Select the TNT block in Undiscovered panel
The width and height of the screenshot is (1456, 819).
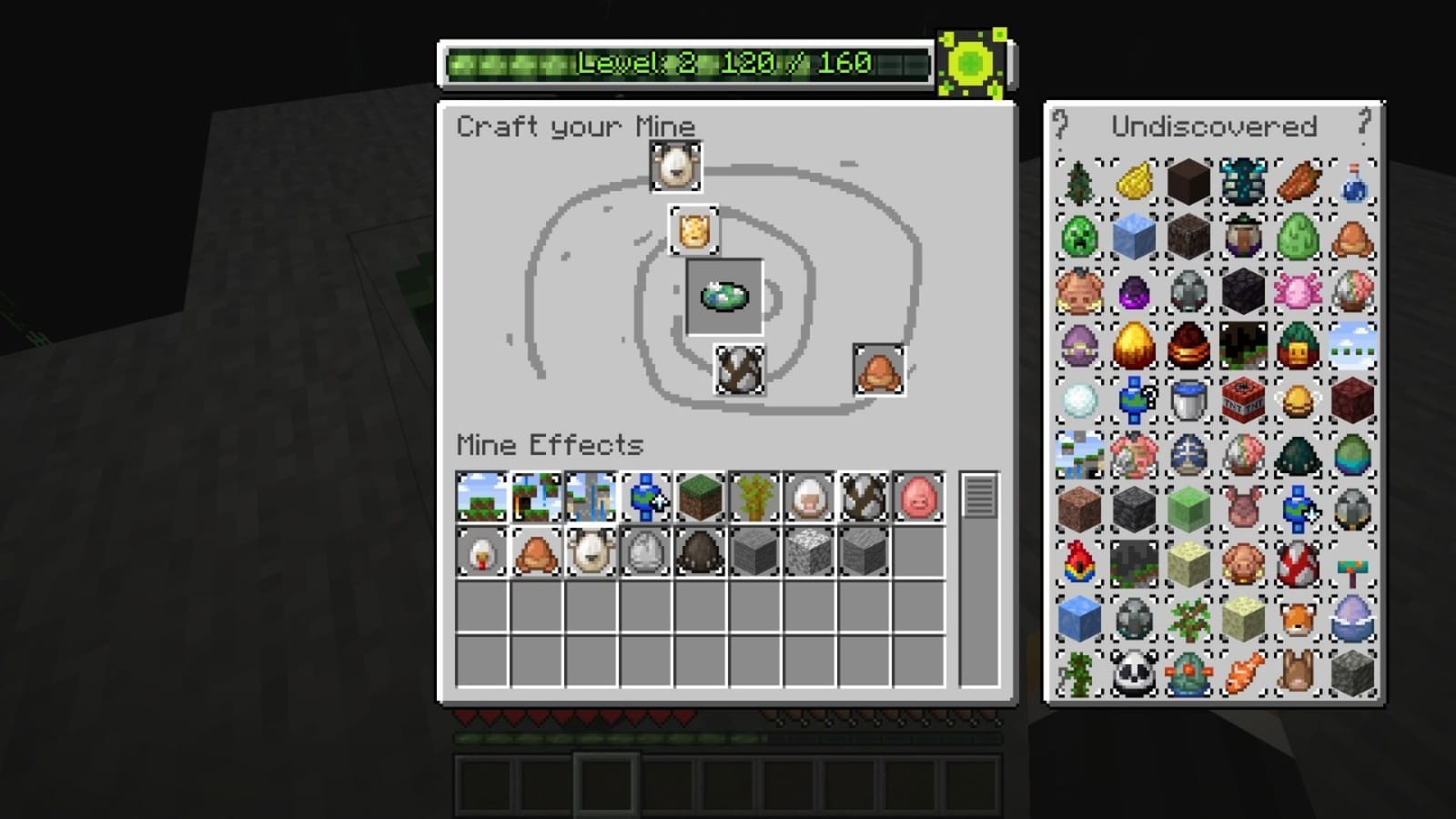[x=1242, y=400]
